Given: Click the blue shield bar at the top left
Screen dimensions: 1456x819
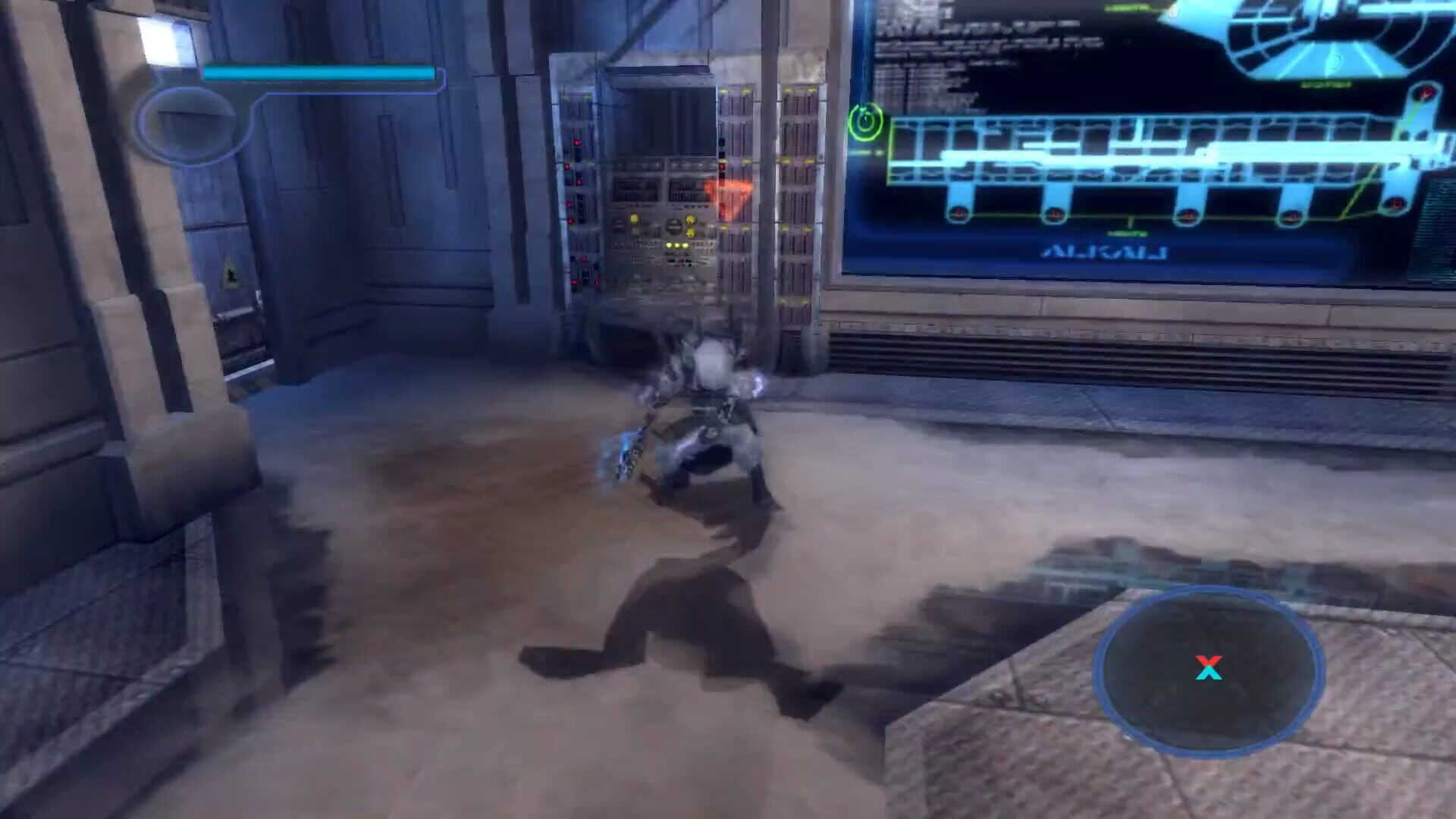Looking at the screenshot, I should [x=318, y=72].
